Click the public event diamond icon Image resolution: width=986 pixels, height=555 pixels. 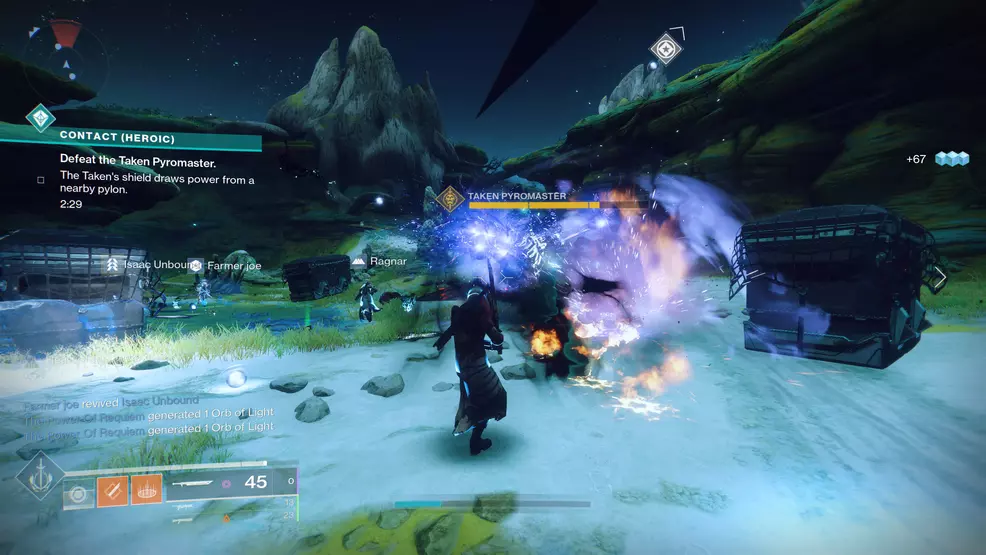point(40,119)
